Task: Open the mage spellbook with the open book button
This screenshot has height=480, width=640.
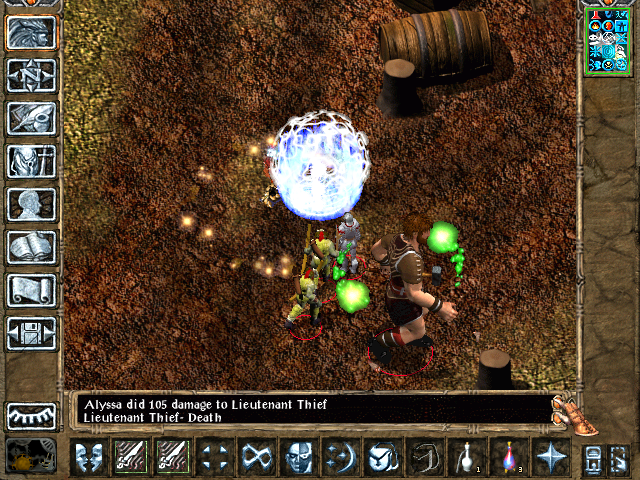Action: (x=31, y=247)
